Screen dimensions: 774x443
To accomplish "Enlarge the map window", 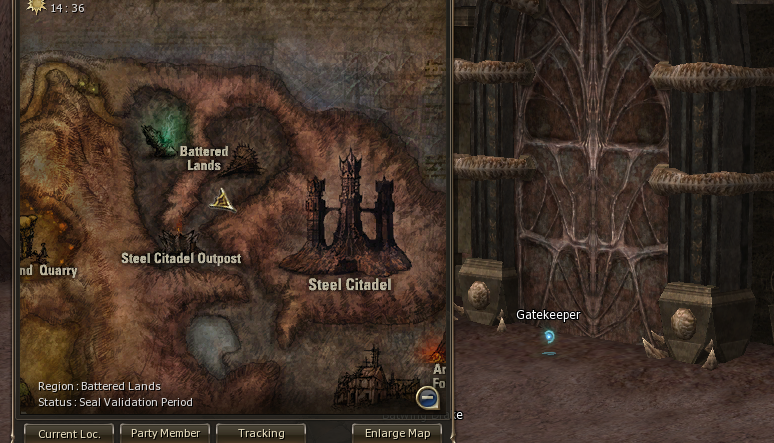I will 397,433.
